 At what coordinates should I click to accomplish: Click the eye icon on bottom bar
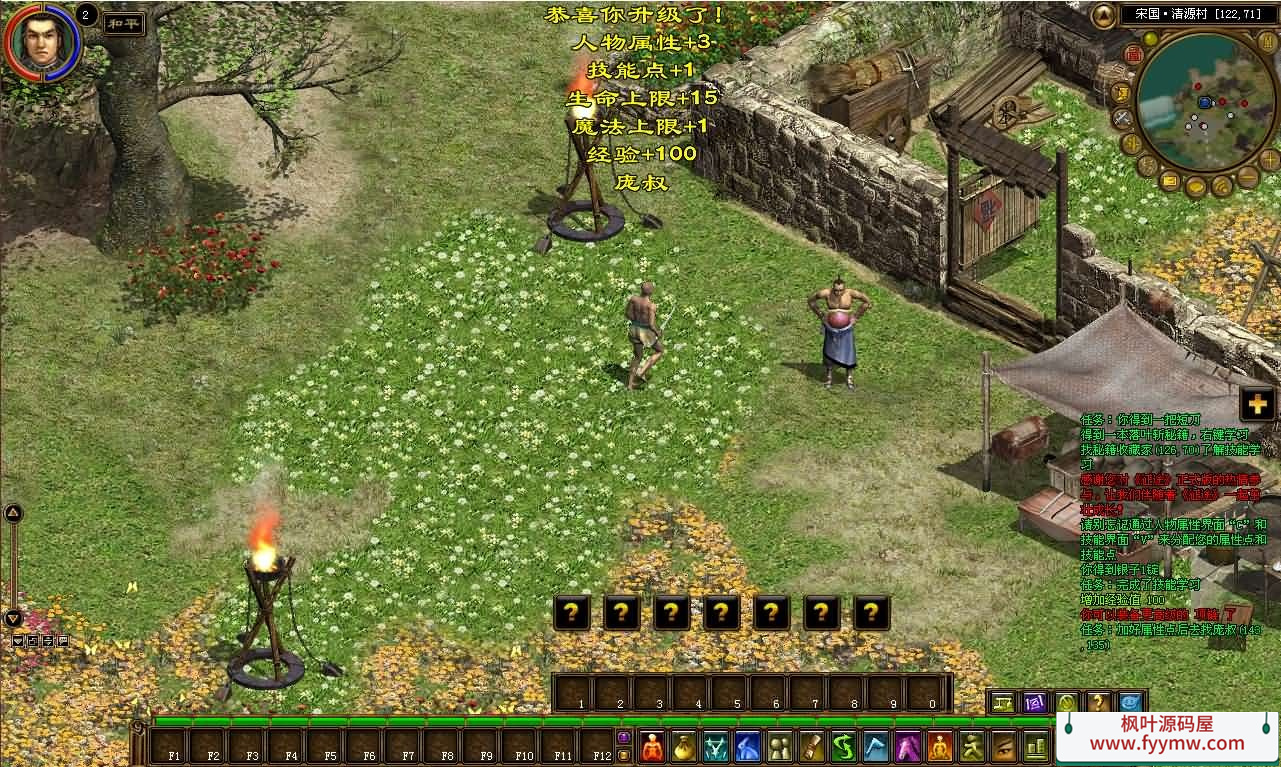[x=1004, y=746]
